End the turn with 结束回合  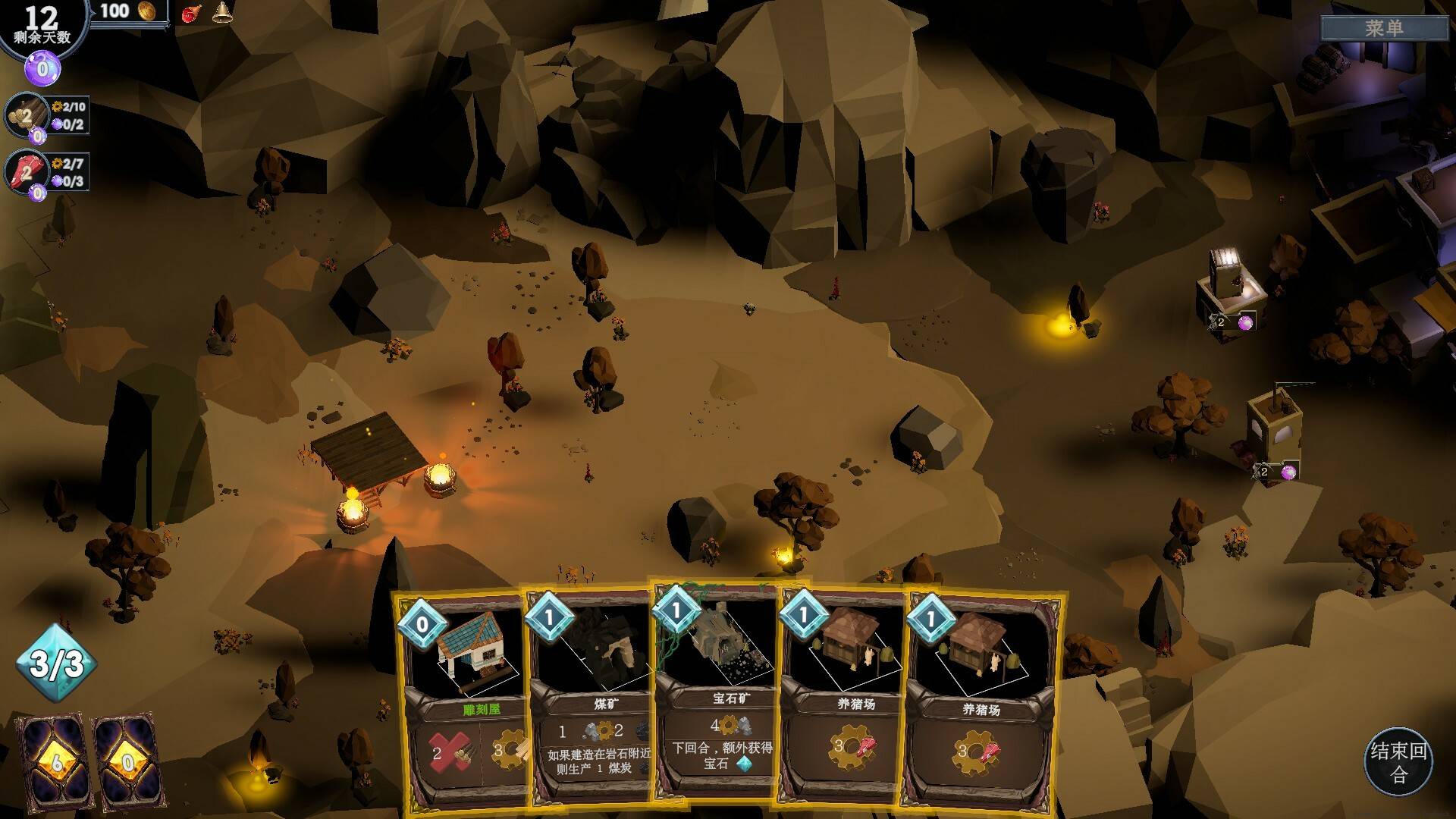point(1398,761)
